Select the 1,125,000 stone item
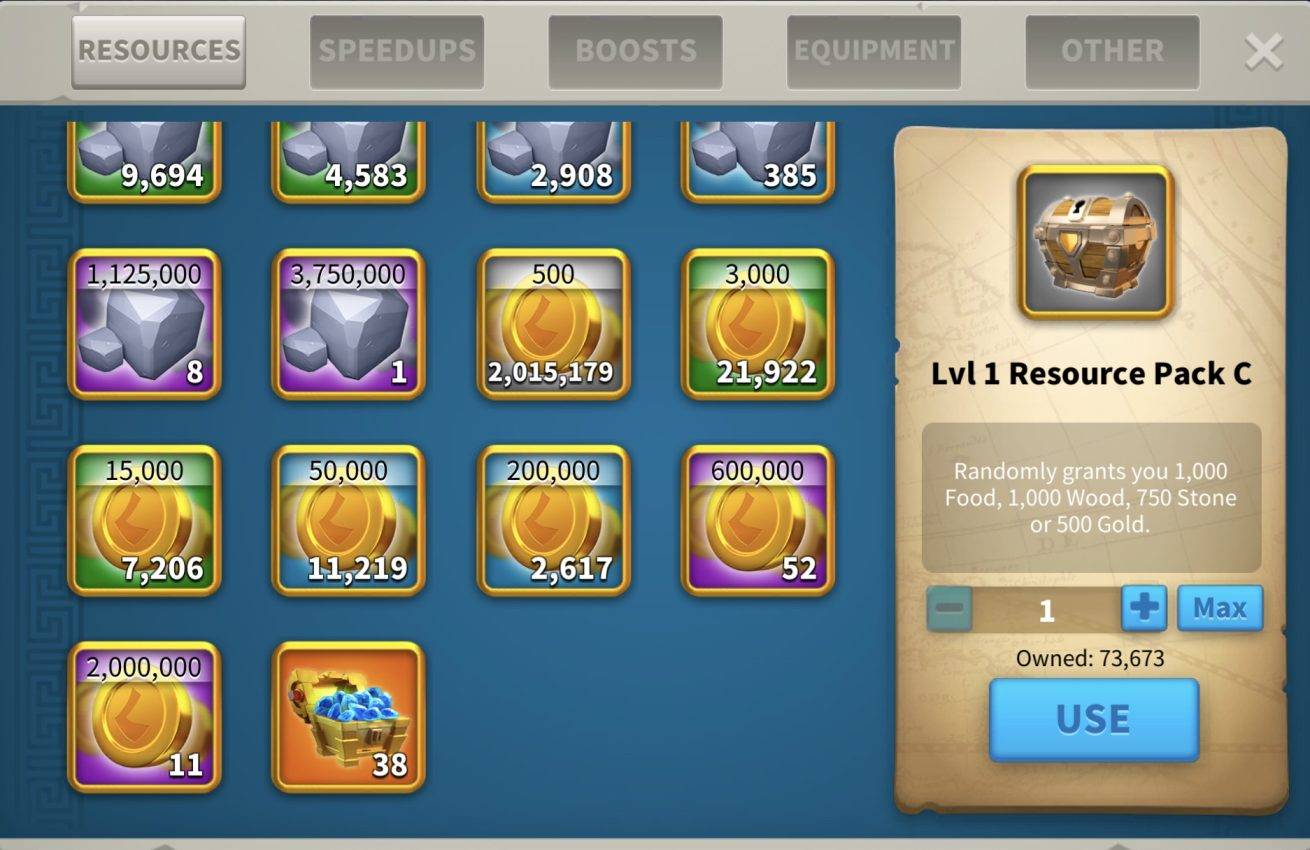The width and height of the screenshot is (1310, 850). click(144, 324)
